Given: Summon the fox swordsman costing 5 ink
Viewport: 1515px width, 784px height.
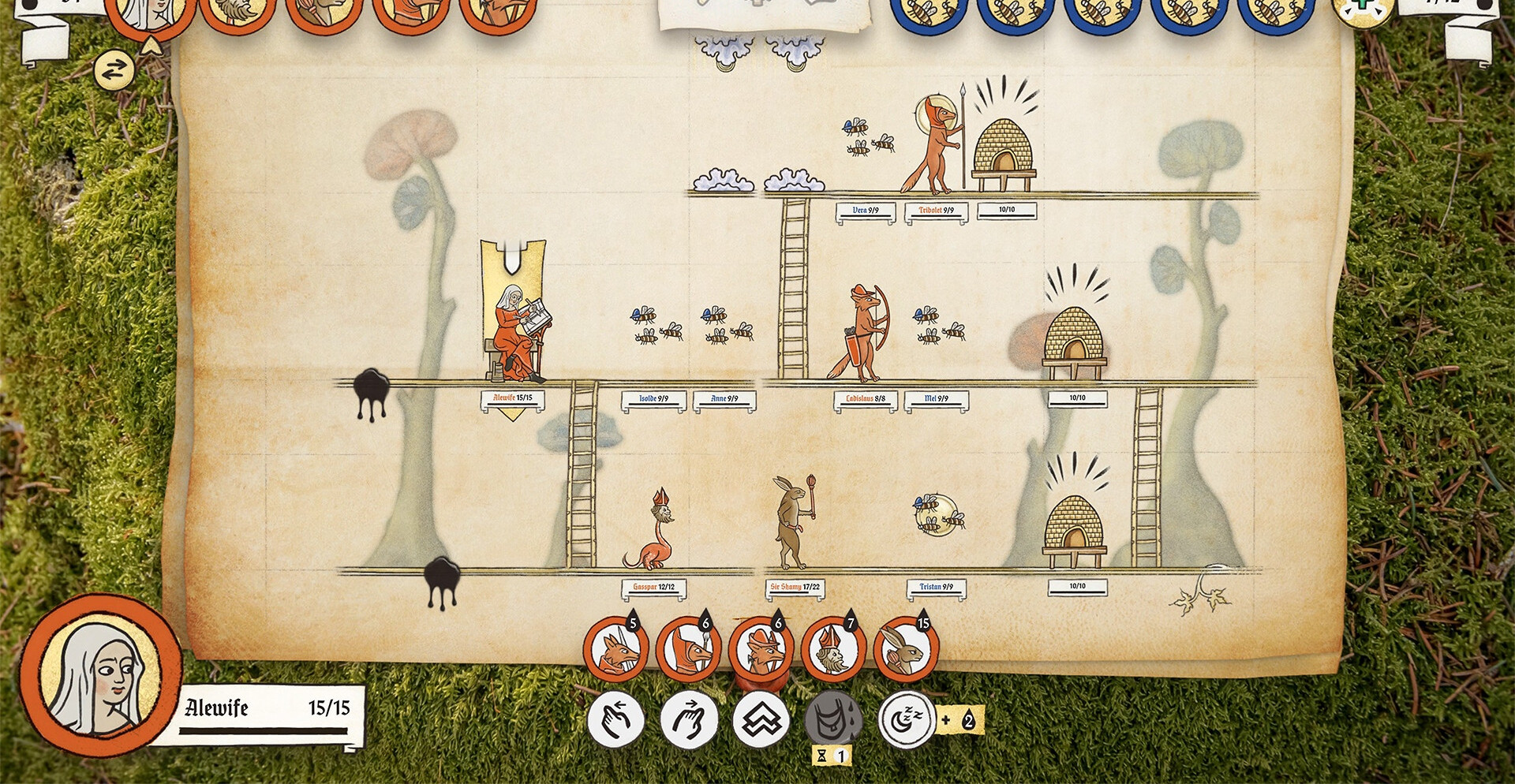Looking at the screenshot, I should [x=616, y=651].
